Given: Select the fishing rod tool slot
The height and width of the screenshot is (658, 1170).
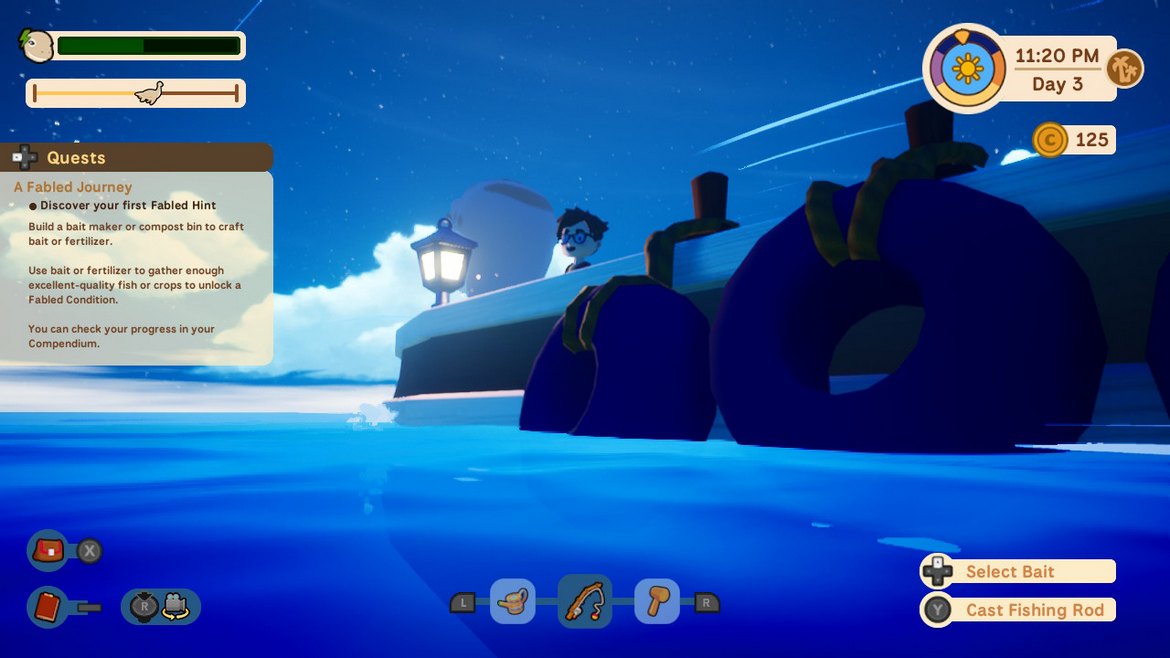Looking at the screenshot, I should (x=585, y=602).
